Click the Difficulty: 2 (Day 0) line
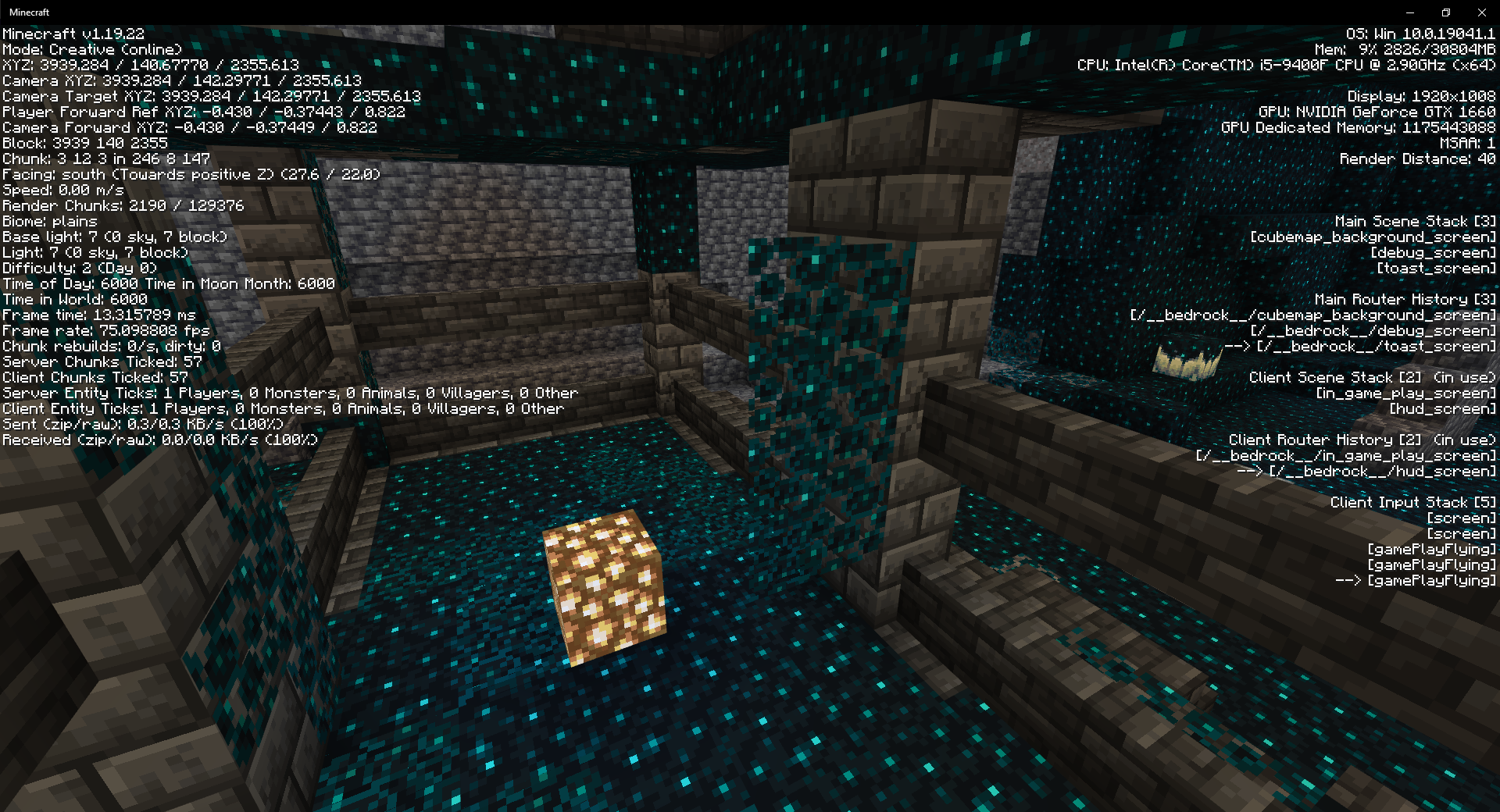The height and width of the screenshot is (812, 1500). (x=78, y=268)
